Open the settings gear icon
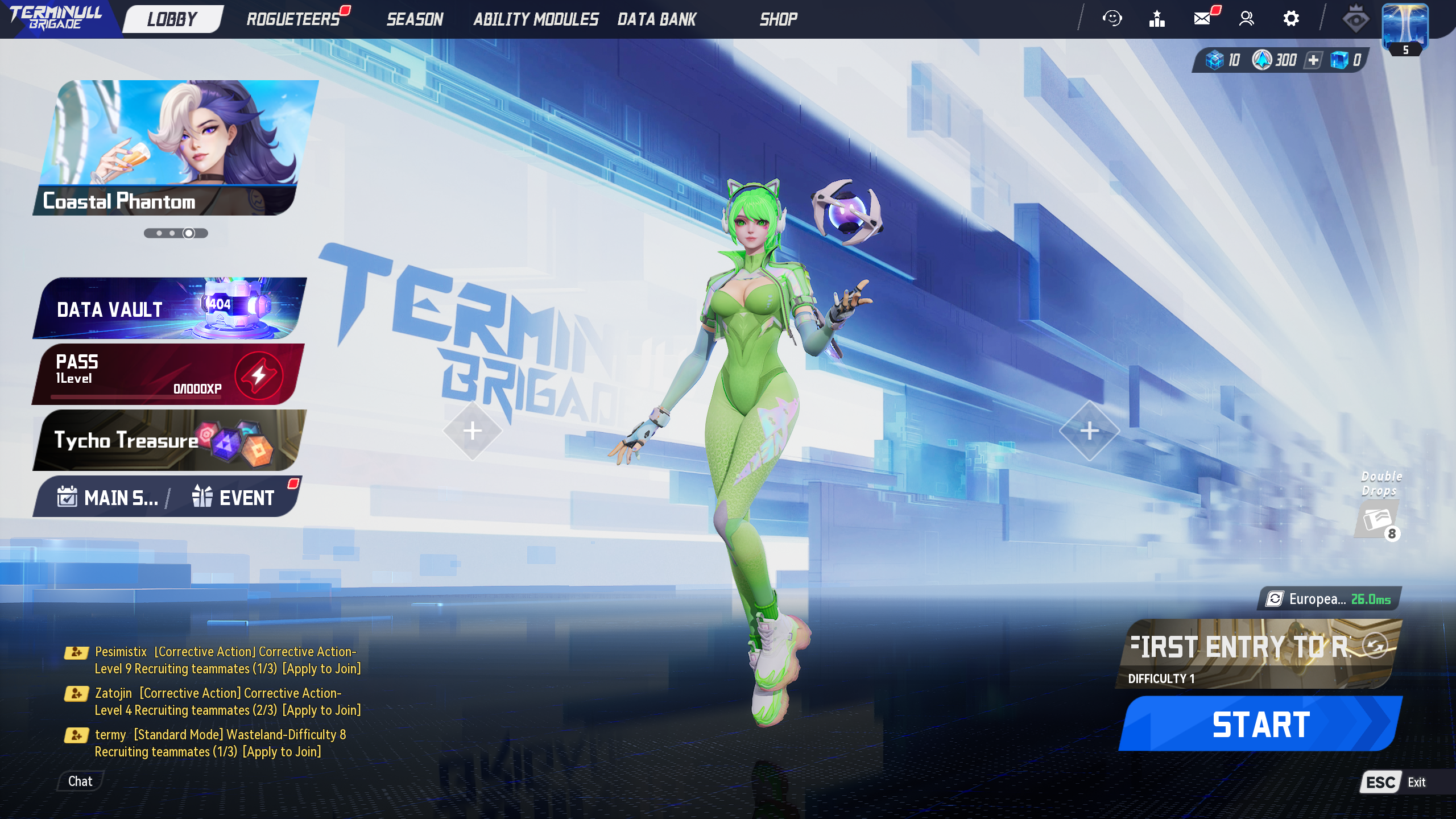Viewport: 1456px width, 819px height. tap(1291, 19)
